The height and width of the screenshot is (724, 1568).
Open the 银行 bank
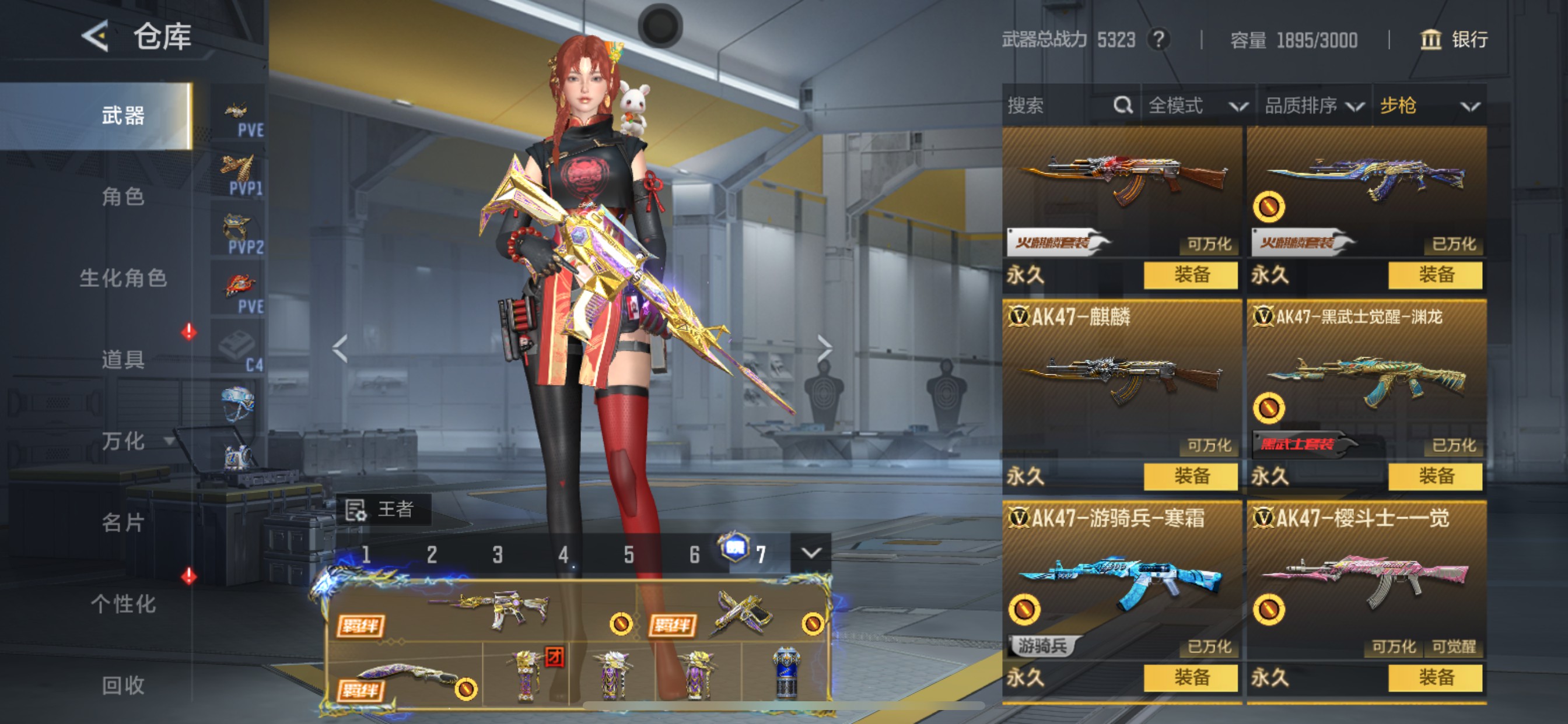(x=1454, y=40)
